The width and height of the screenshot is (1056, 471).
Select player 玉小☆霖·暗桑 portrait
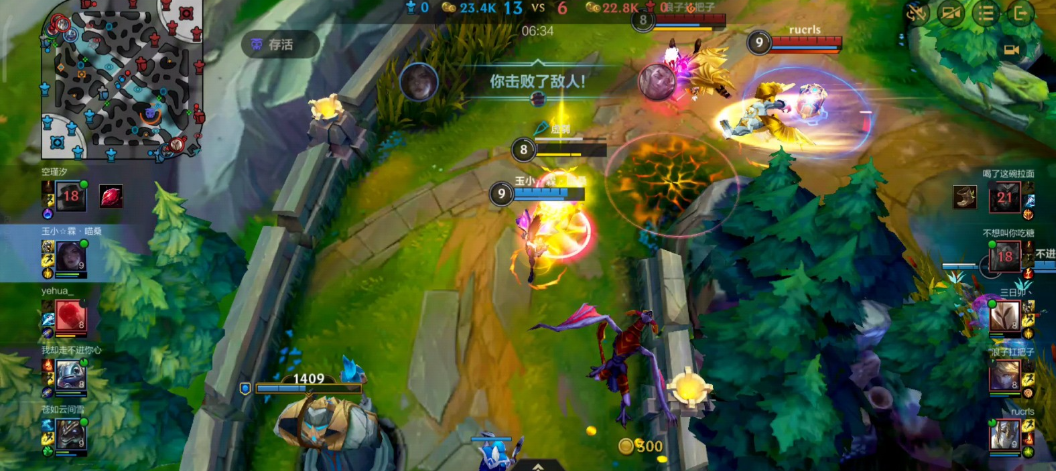[x=70, y=258]
